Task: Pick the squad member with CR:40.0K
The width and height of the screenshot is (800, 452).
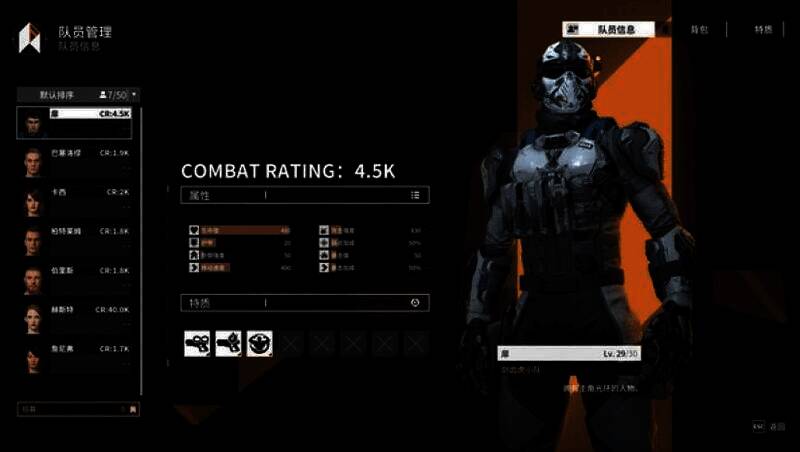Action: pyautogui.click(x=78, y=318)
